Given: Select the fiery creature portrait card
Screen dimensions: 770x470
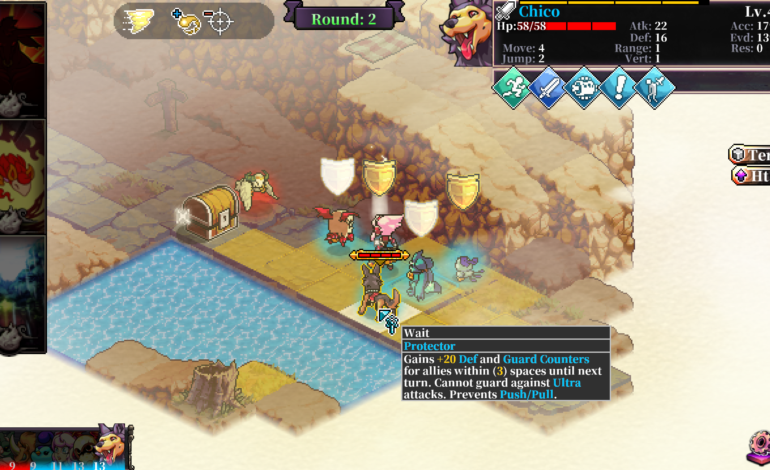Looking at the screenshot, I should (x=22, y=174).
